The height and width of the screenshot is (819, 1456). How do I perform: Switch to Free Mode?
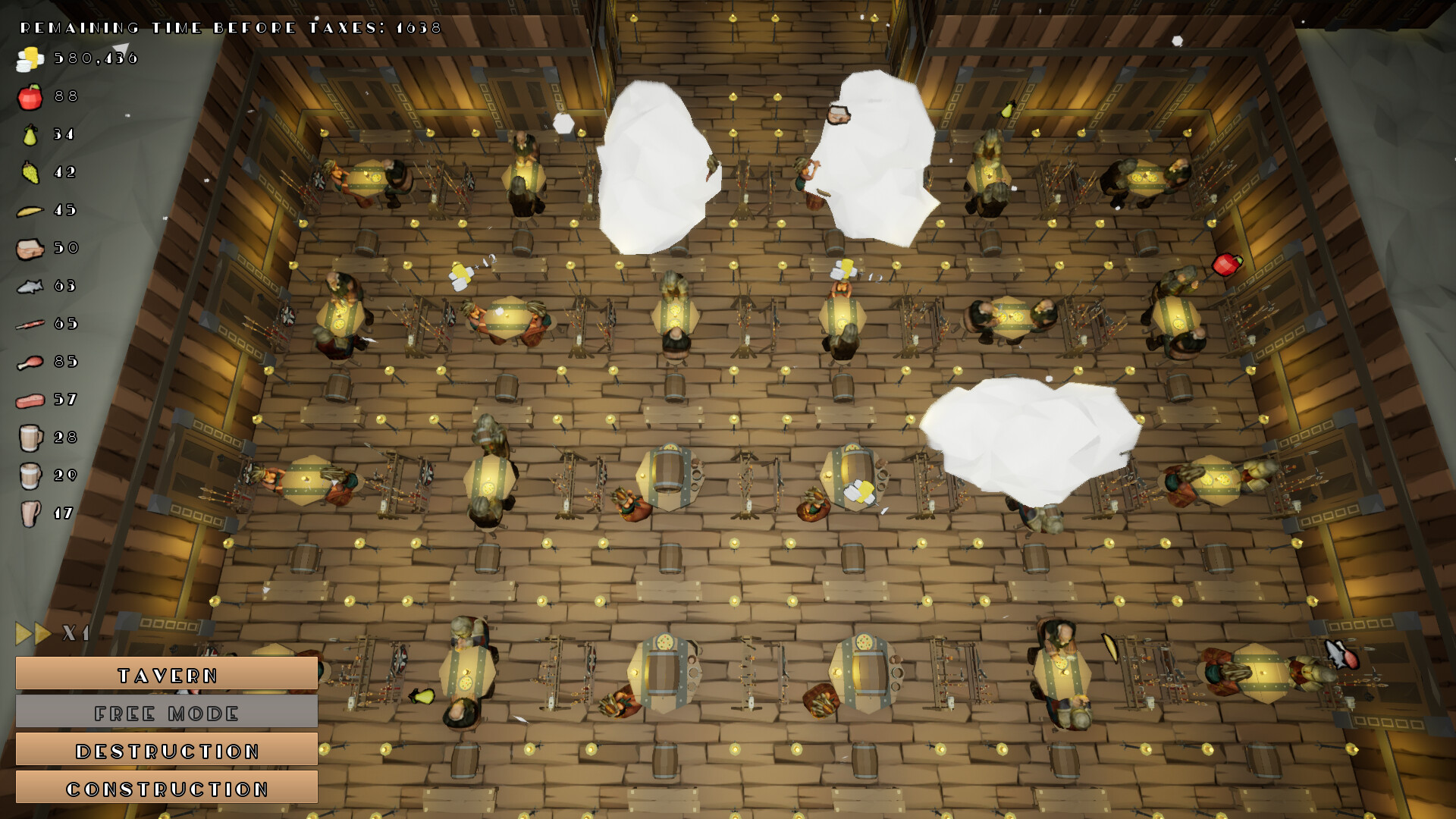[167, 712]
